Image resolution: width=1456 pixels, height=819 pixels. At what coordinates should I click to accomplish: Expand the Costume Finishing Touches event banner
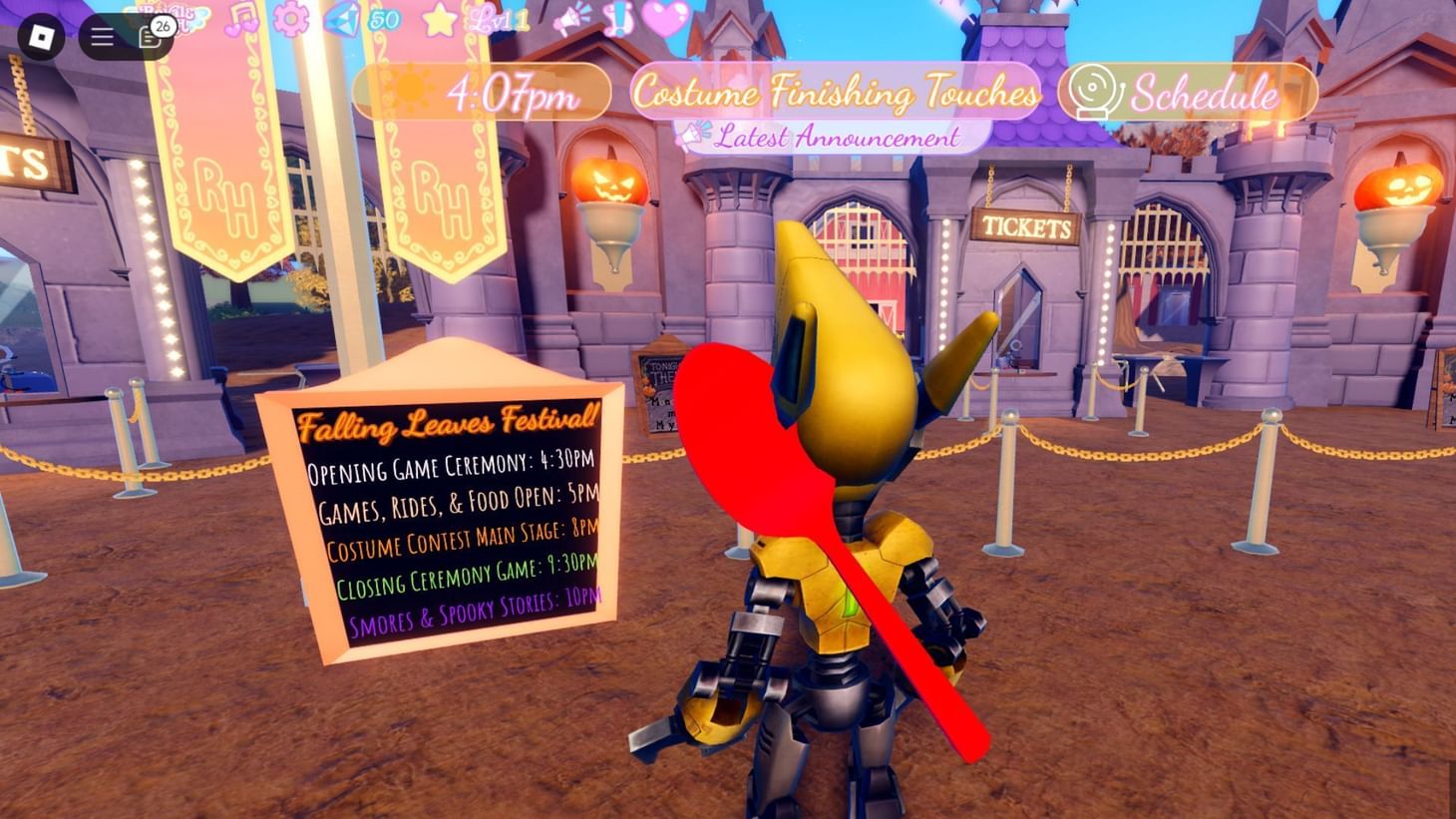(x=839, y=93)
